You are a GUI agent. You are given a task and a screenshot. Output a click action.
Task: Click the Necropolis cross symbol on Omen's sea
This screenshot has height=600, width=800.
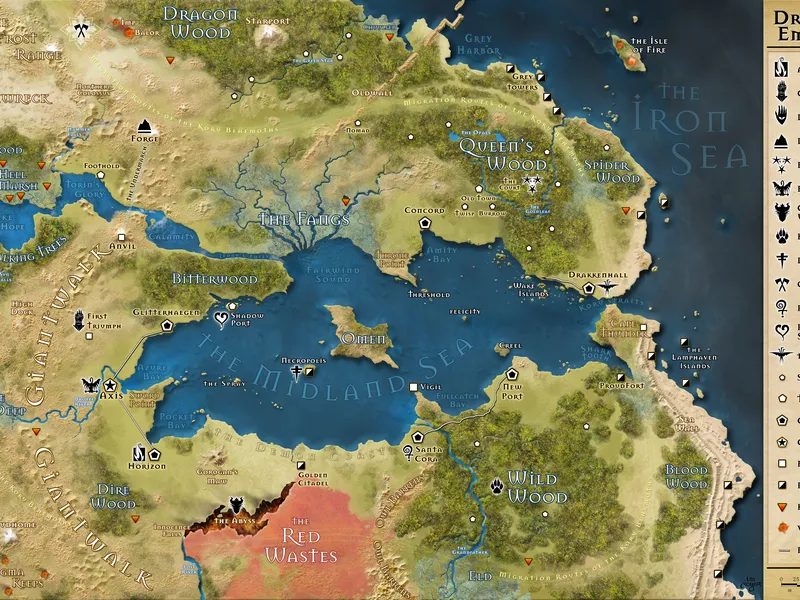297,372
